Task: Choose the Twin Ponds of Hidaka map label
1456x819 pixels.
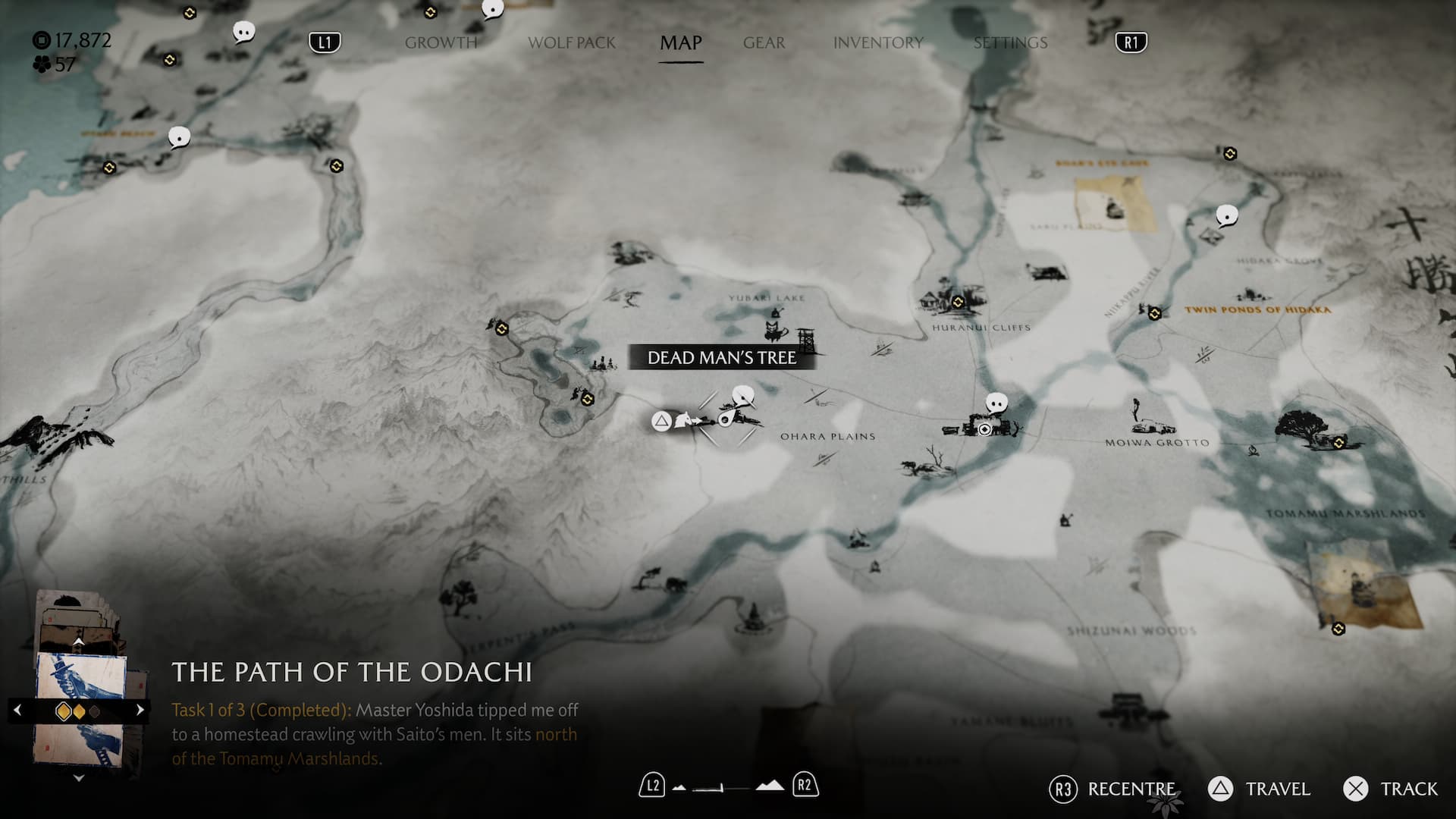Action: [x=1257, y=309]
